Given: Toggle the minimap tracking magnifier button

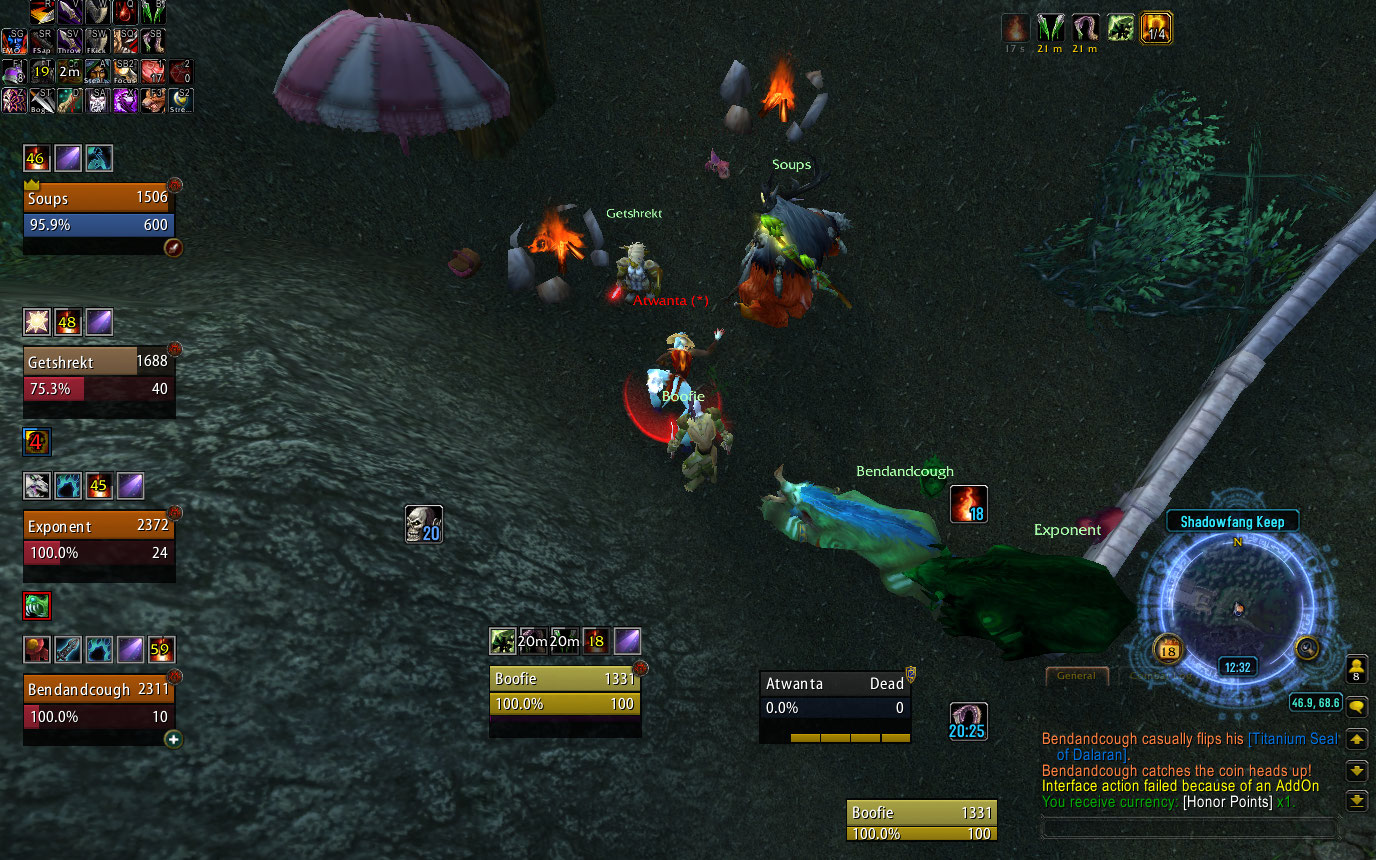Looking at the screenshot, I should point(1308,648).
